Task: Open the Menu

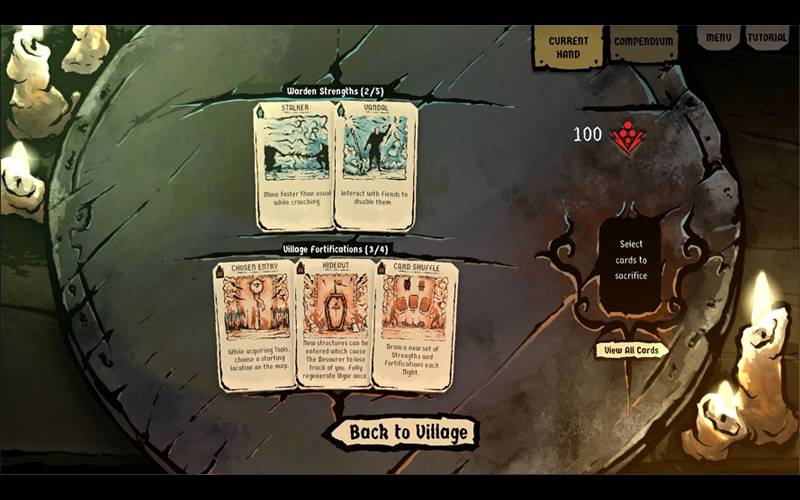Action: click(718, 38)
